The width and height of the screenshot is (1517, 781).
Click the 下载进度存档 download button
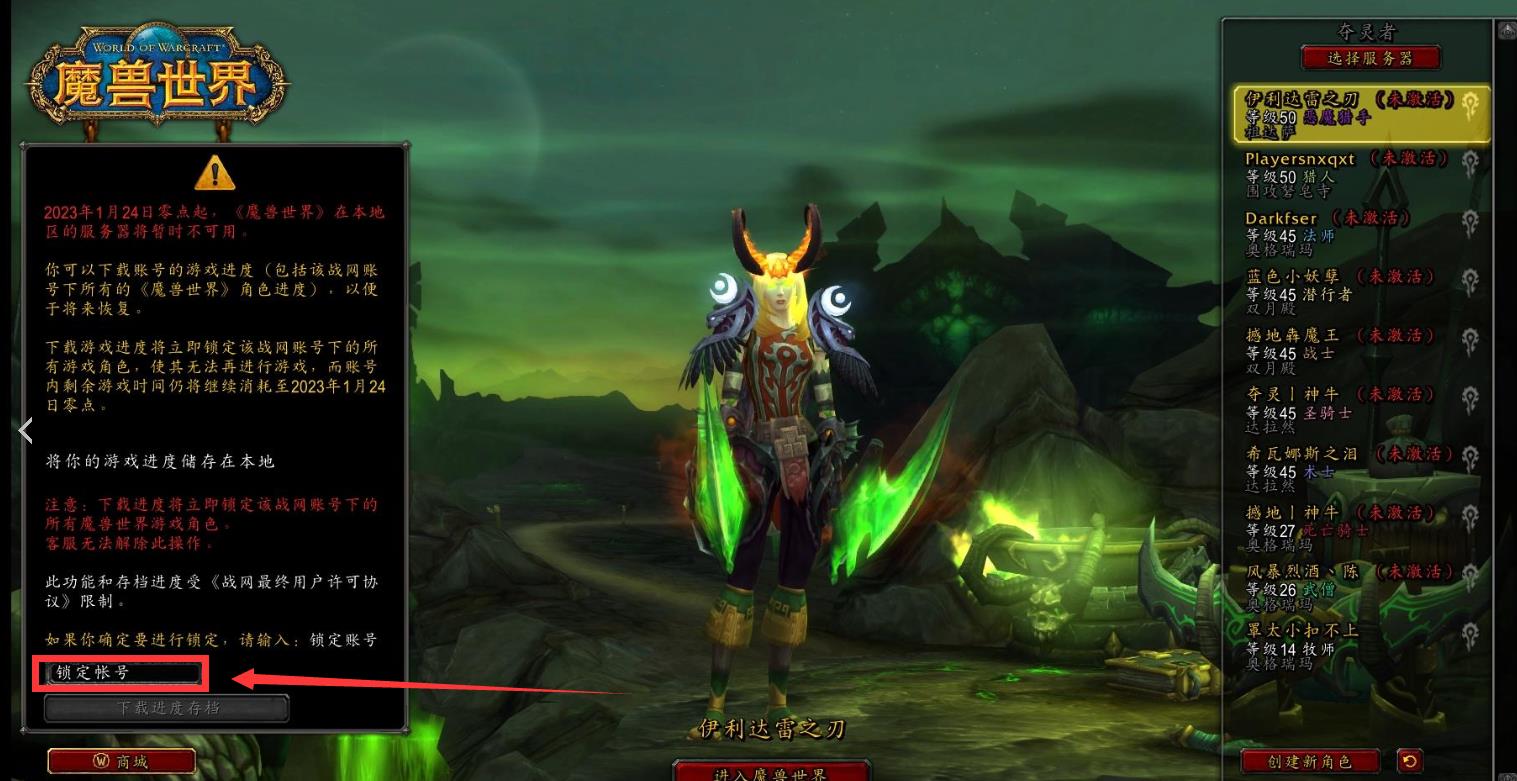[167, 708]
